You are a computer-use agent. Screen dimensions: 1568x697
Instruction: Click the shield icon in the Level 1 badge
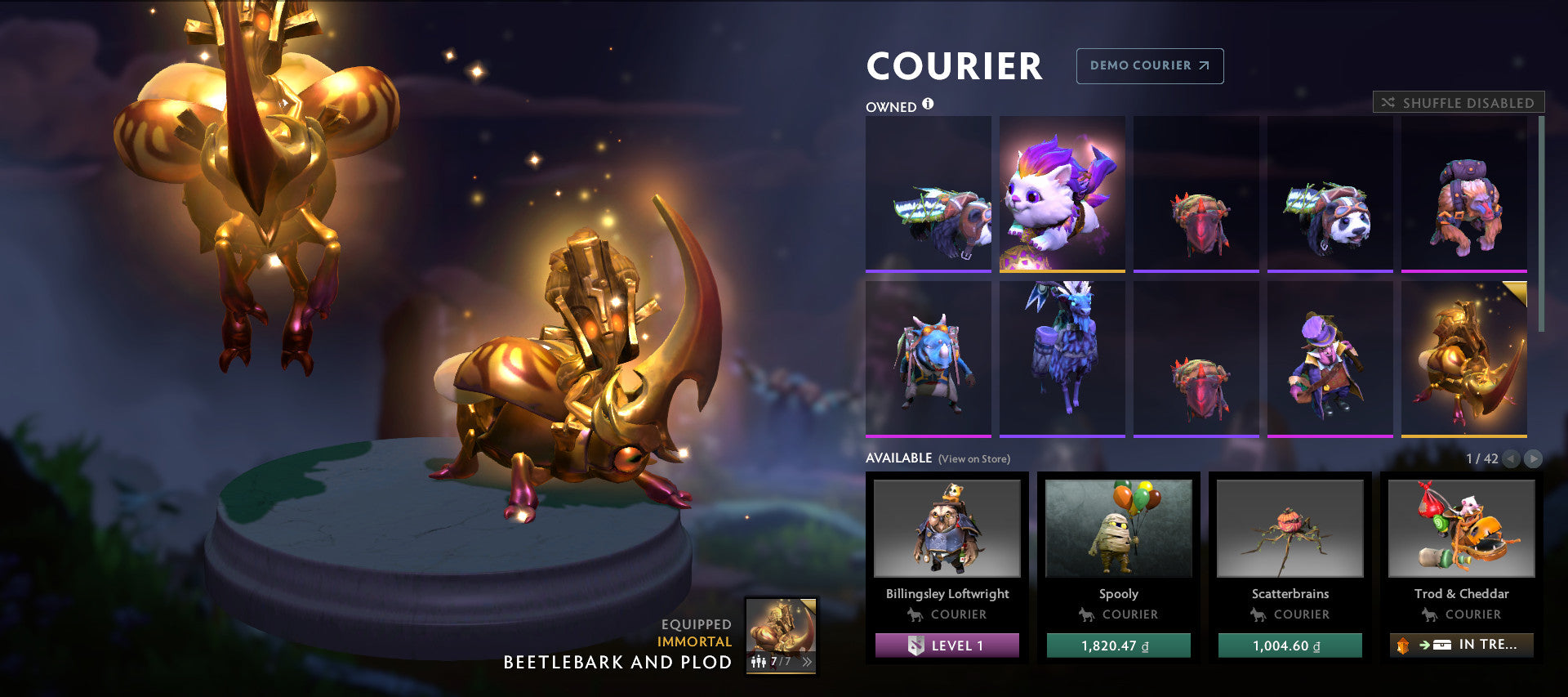tap(918, 646)
